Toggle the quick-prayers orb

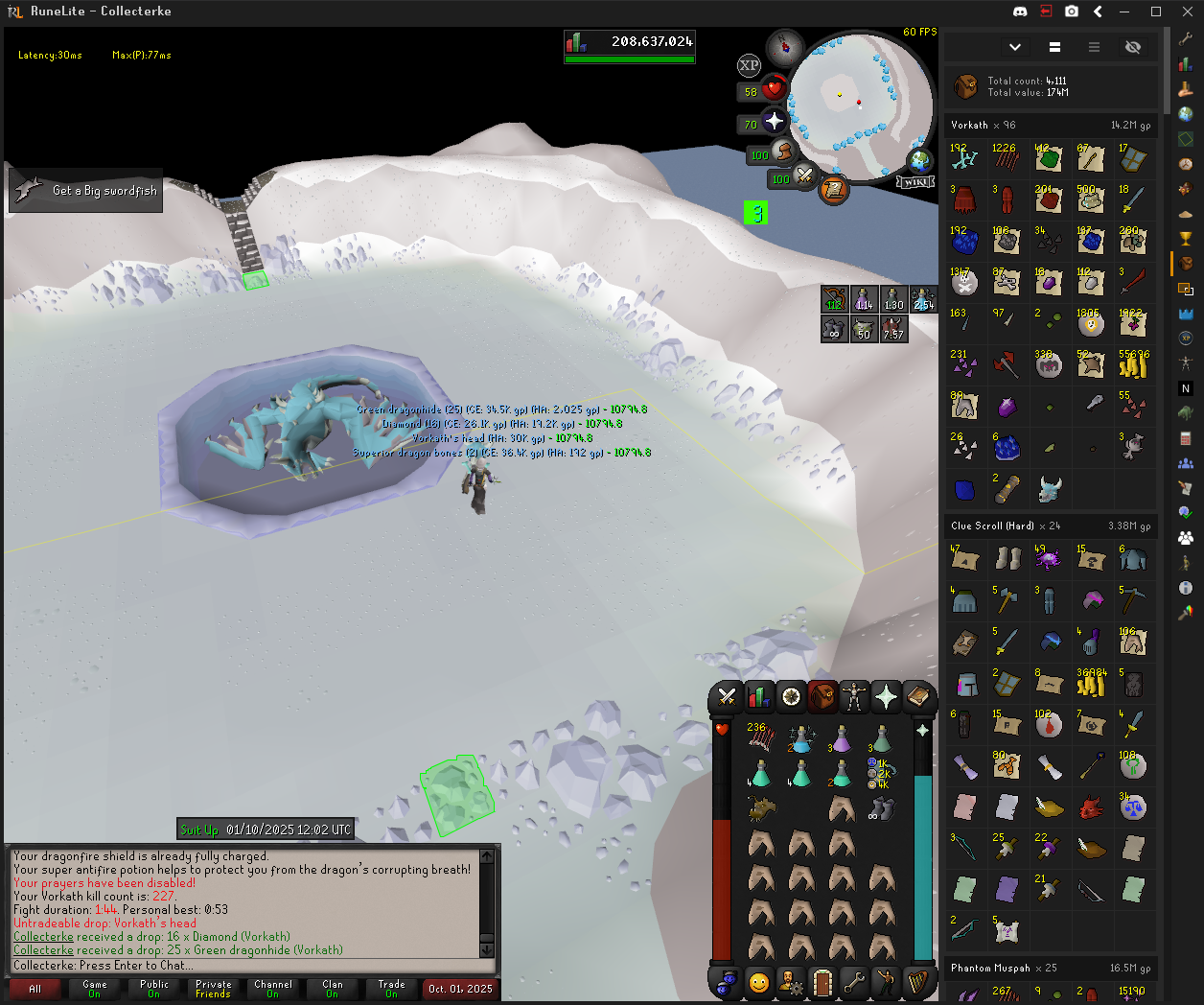pyautogui.click(x=774, y=122)
